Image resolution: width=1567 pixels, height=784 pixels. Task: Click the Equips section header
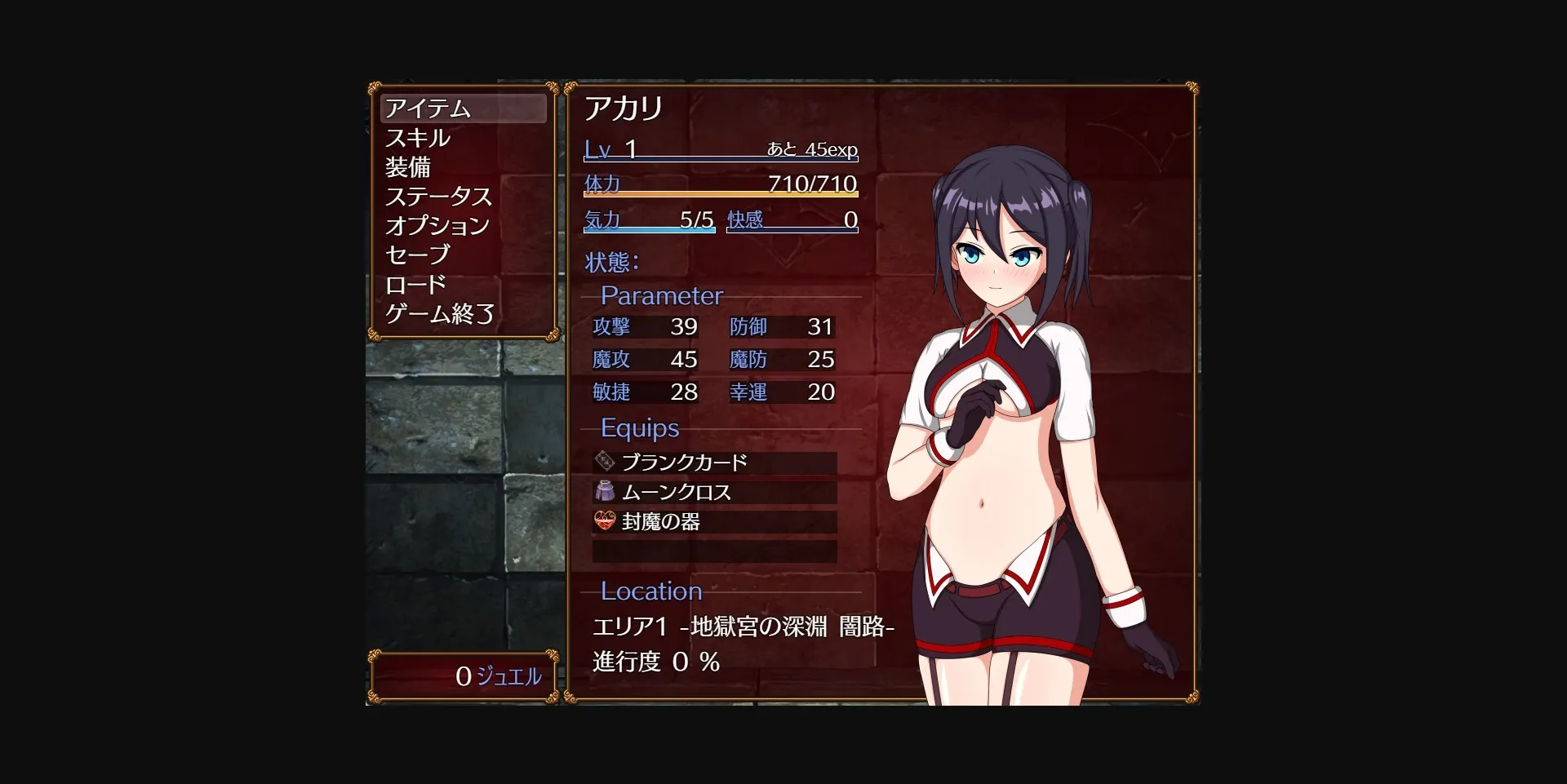tap(639, 427)
